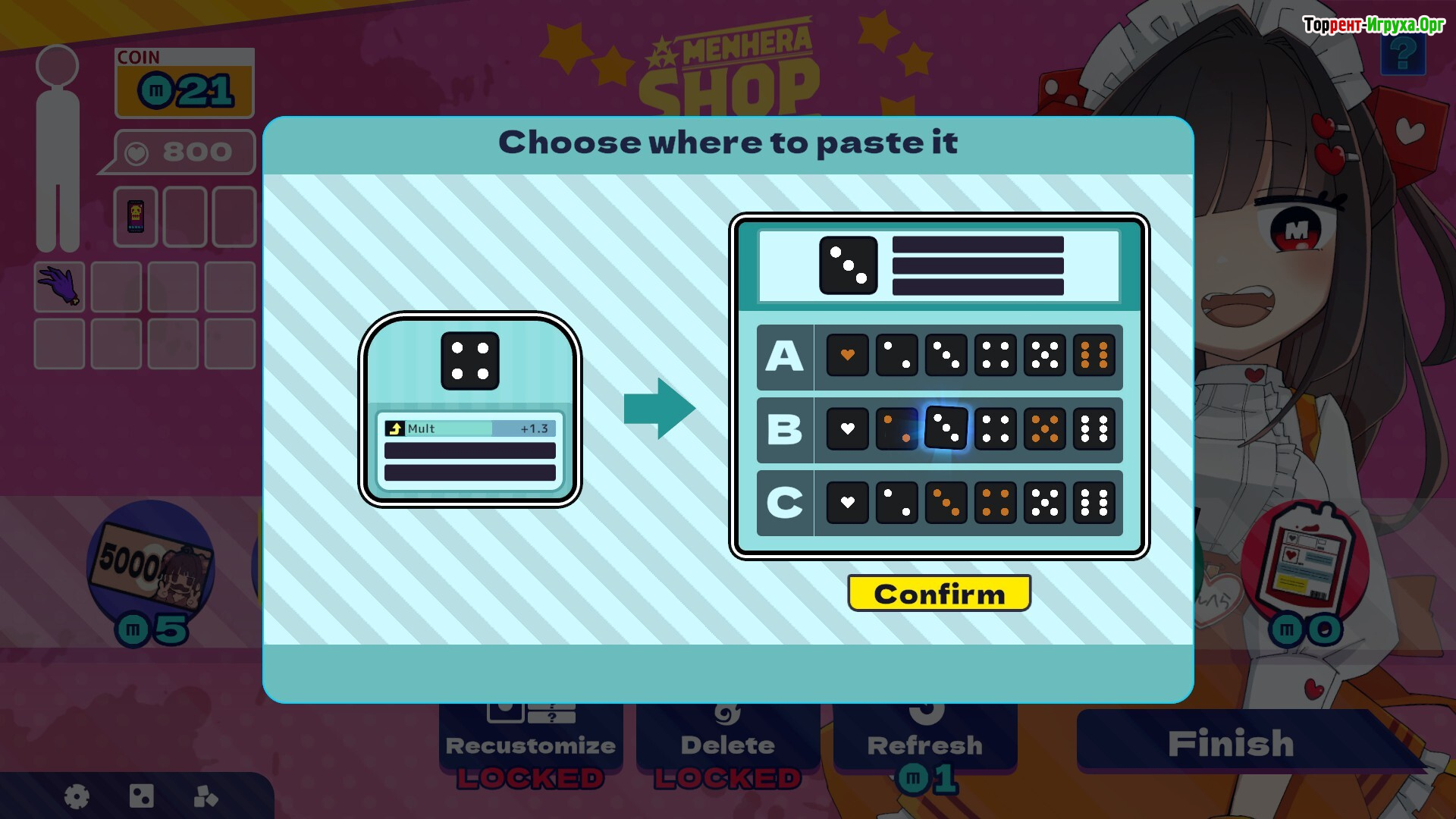
Task: Select the blood bag shop item
Action: pyautogui.click(x=1304, y=561)
